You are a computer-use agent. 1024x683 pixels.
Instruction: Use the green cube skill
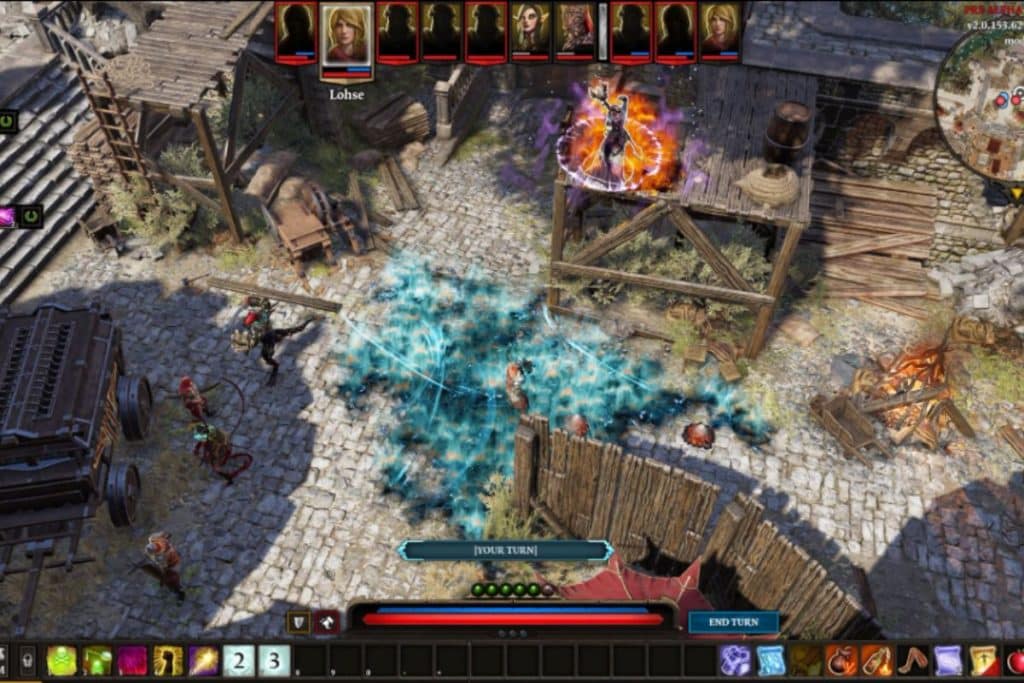pyautogui.click(x=97, y=661)
